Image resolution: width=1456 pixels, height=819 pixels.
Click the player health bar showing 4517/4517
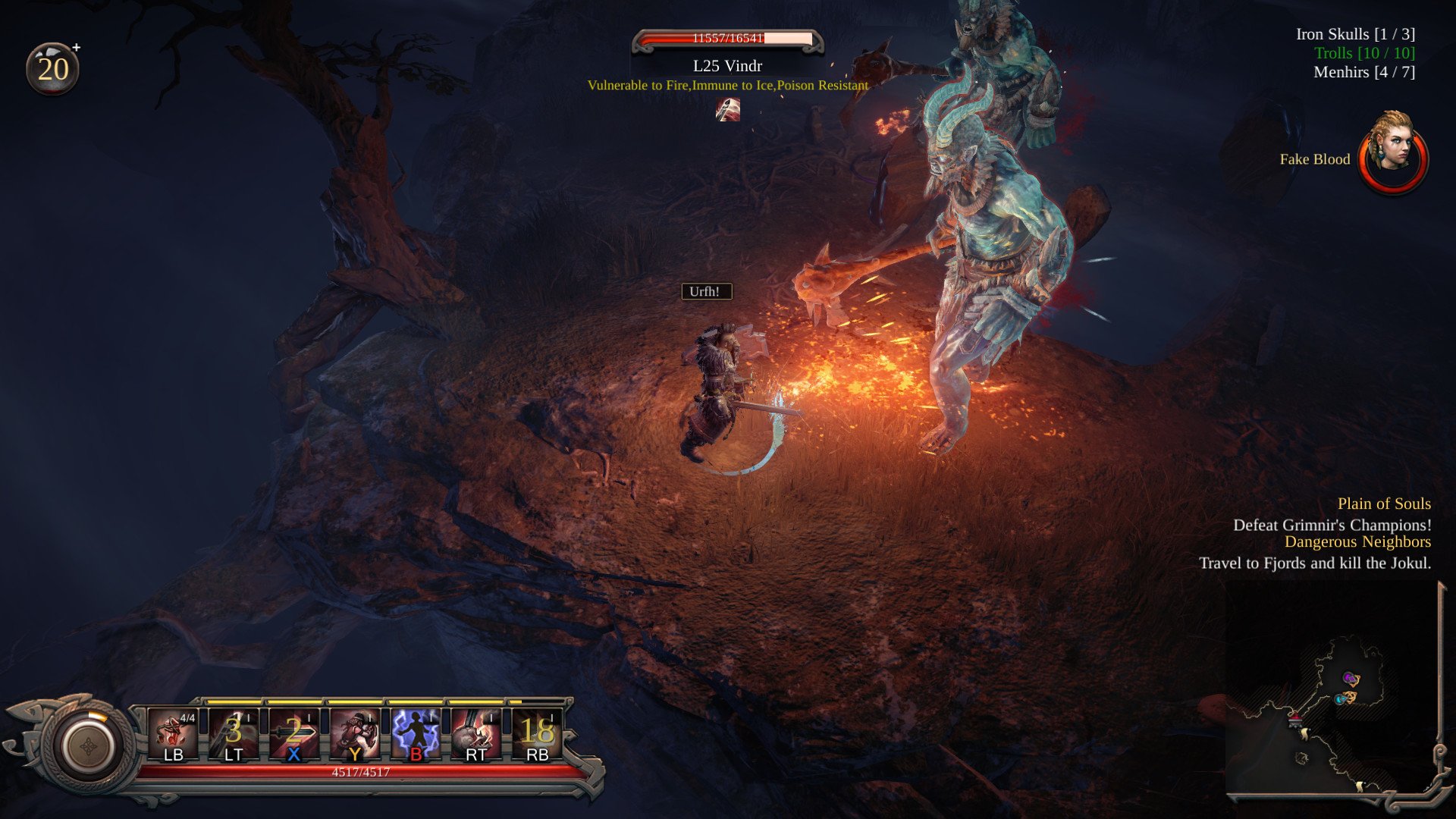pos(362,771)
